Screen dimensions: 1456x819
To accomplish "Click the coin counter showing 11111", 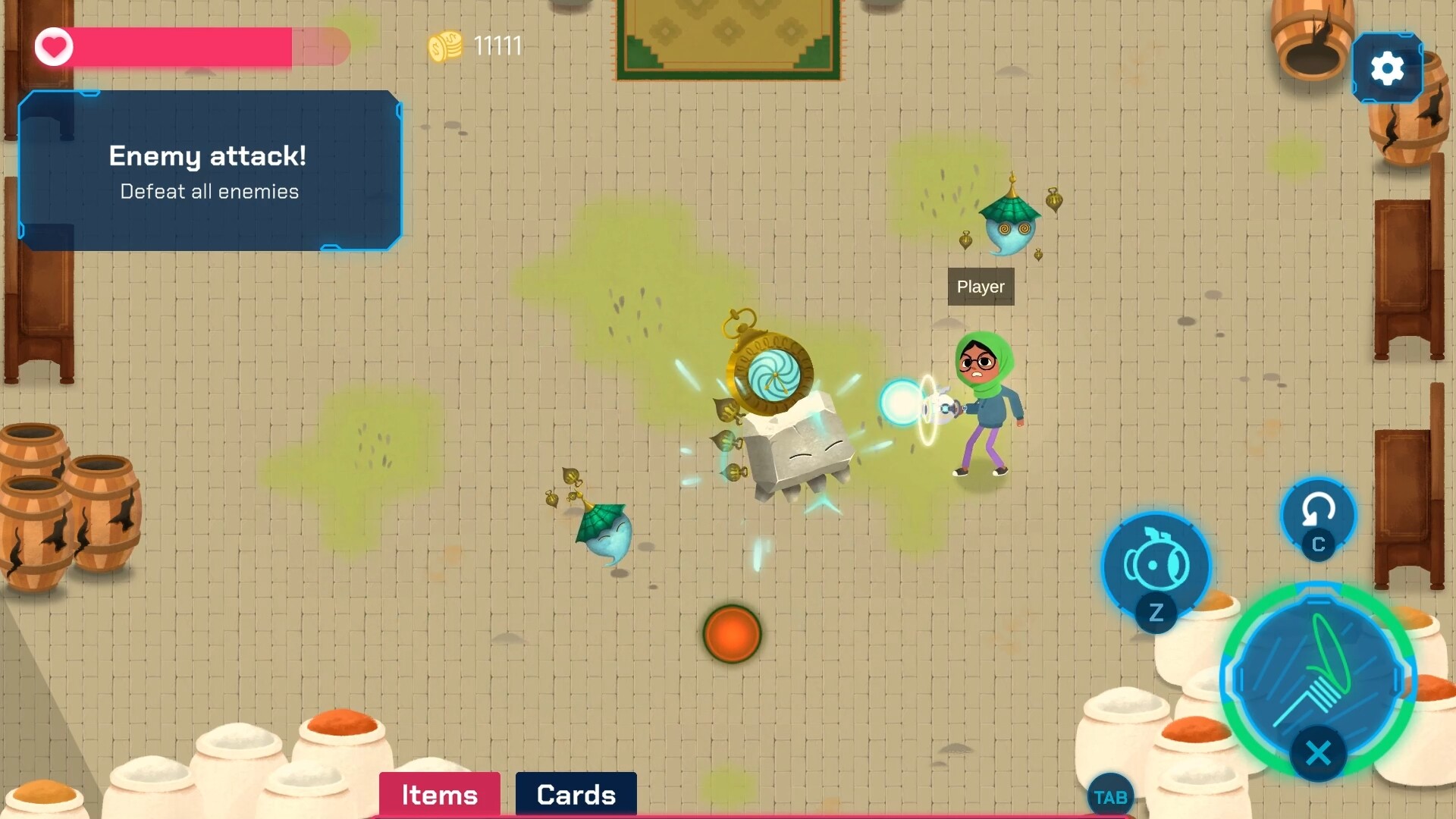I will coord(497,45).
